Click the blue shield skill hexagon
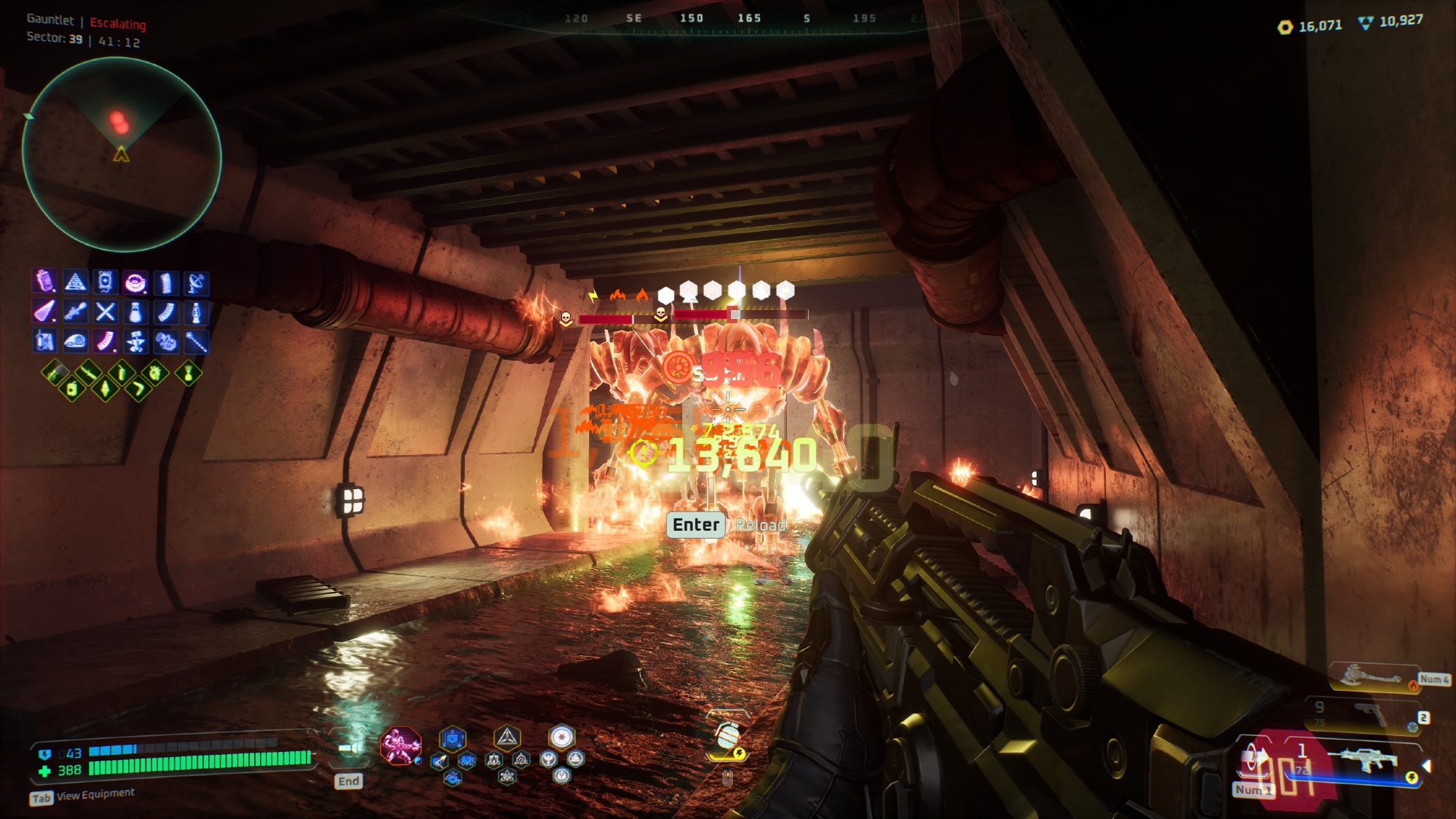 click(452, 739)
